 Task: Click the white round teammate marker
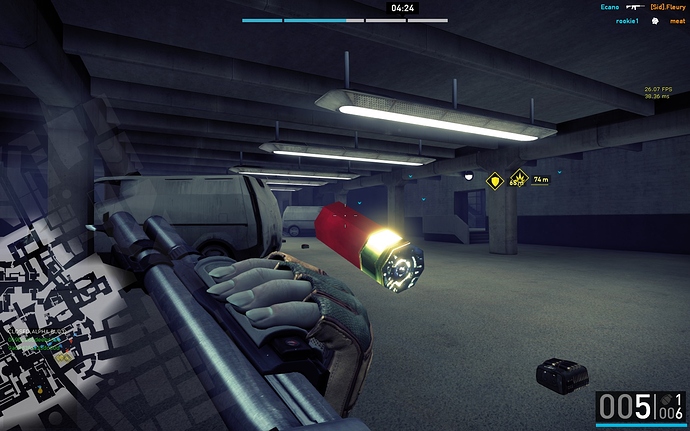pyautogui.click(x=468, y=176)
